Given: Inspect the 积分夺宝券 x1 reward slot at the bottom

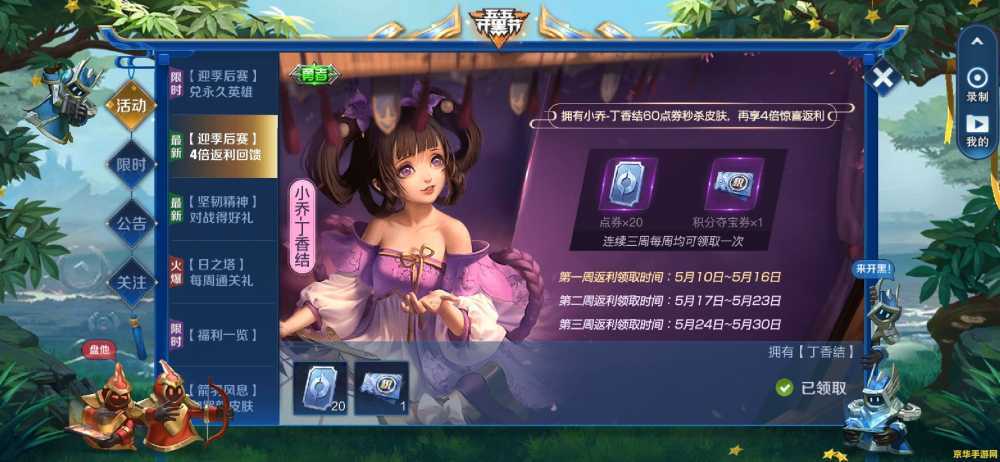Looking at the screenshot, I should tap(381, 385).
